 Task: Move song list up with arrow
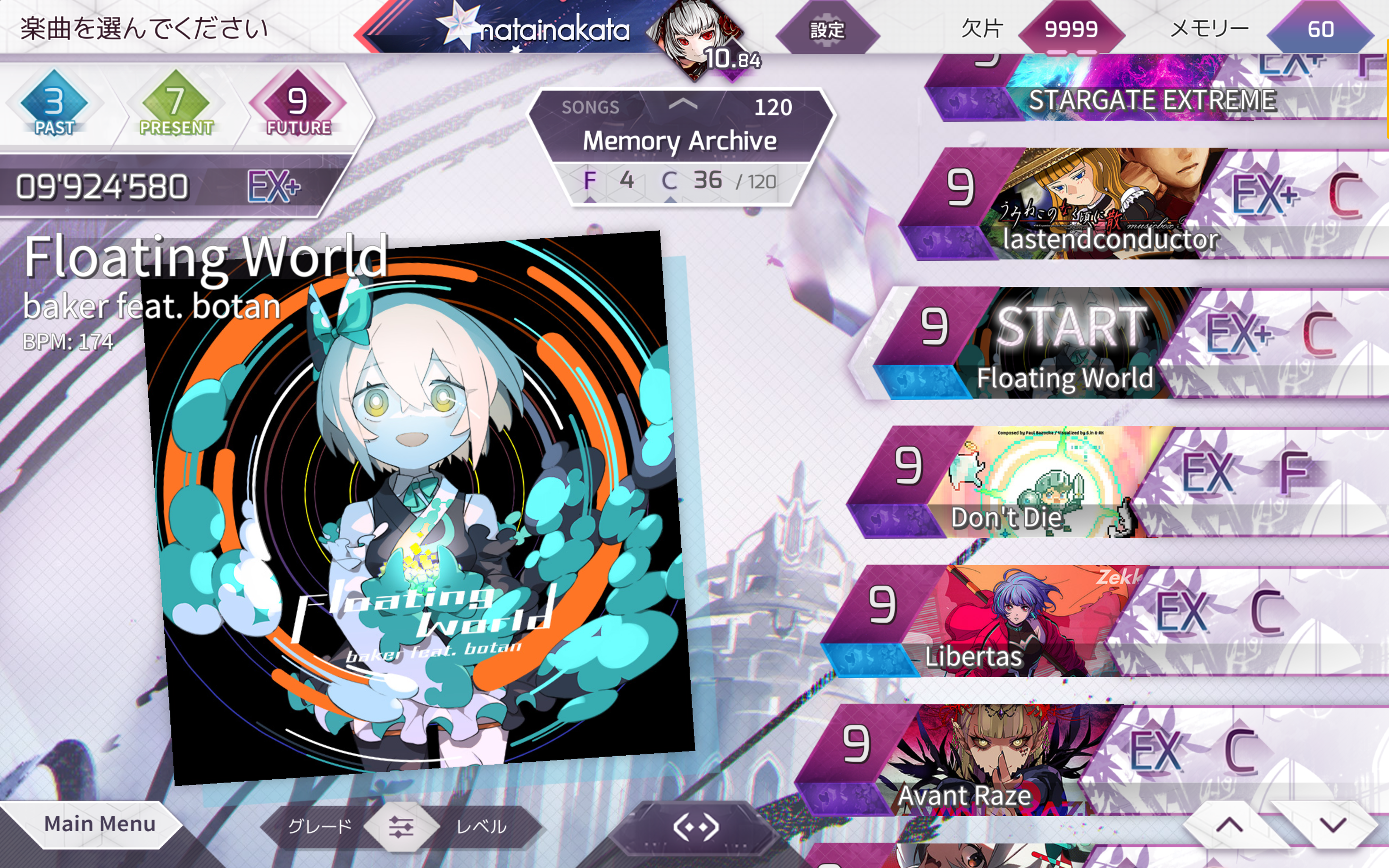coord(1230,825)
